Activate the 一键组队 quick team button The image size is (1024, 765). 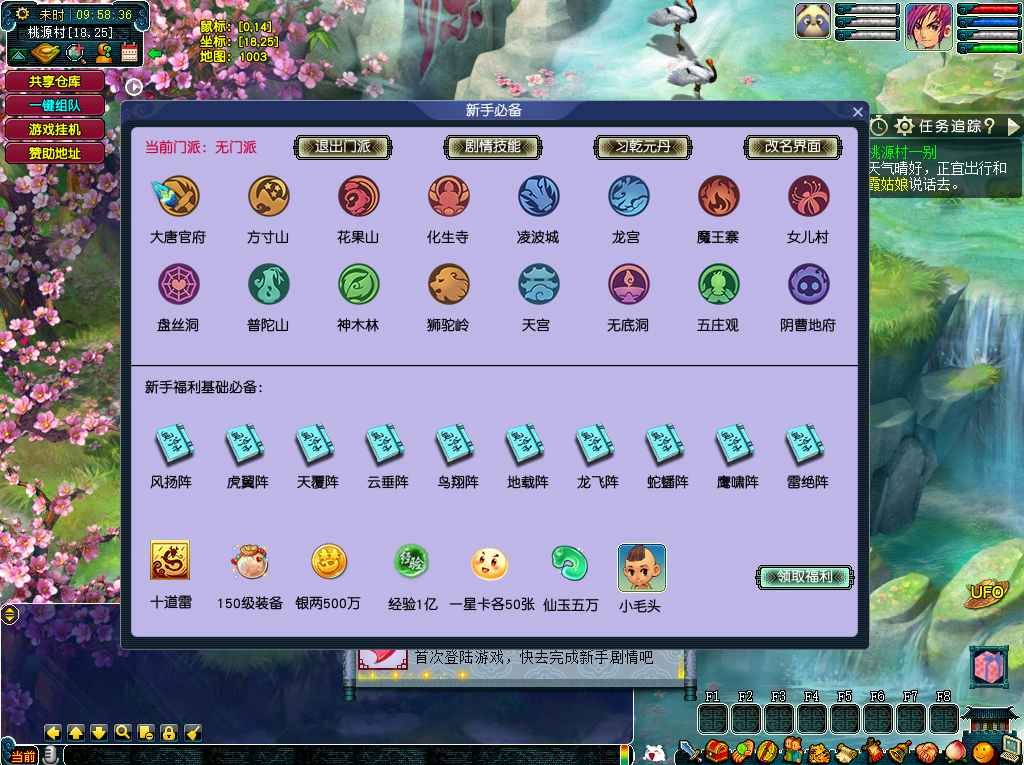click(x=55, y=106)
